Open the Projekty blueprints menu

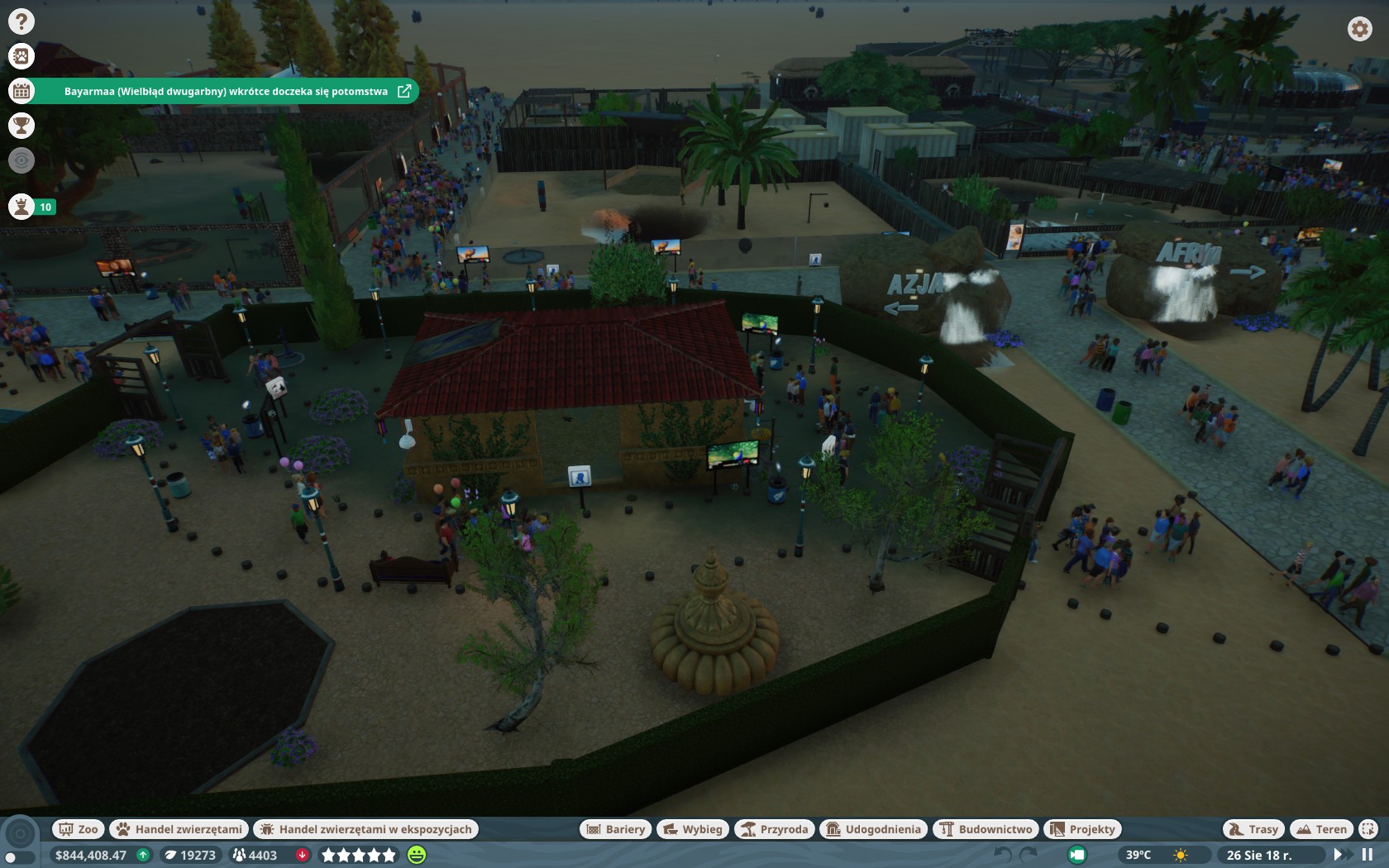coord(1083,829)
